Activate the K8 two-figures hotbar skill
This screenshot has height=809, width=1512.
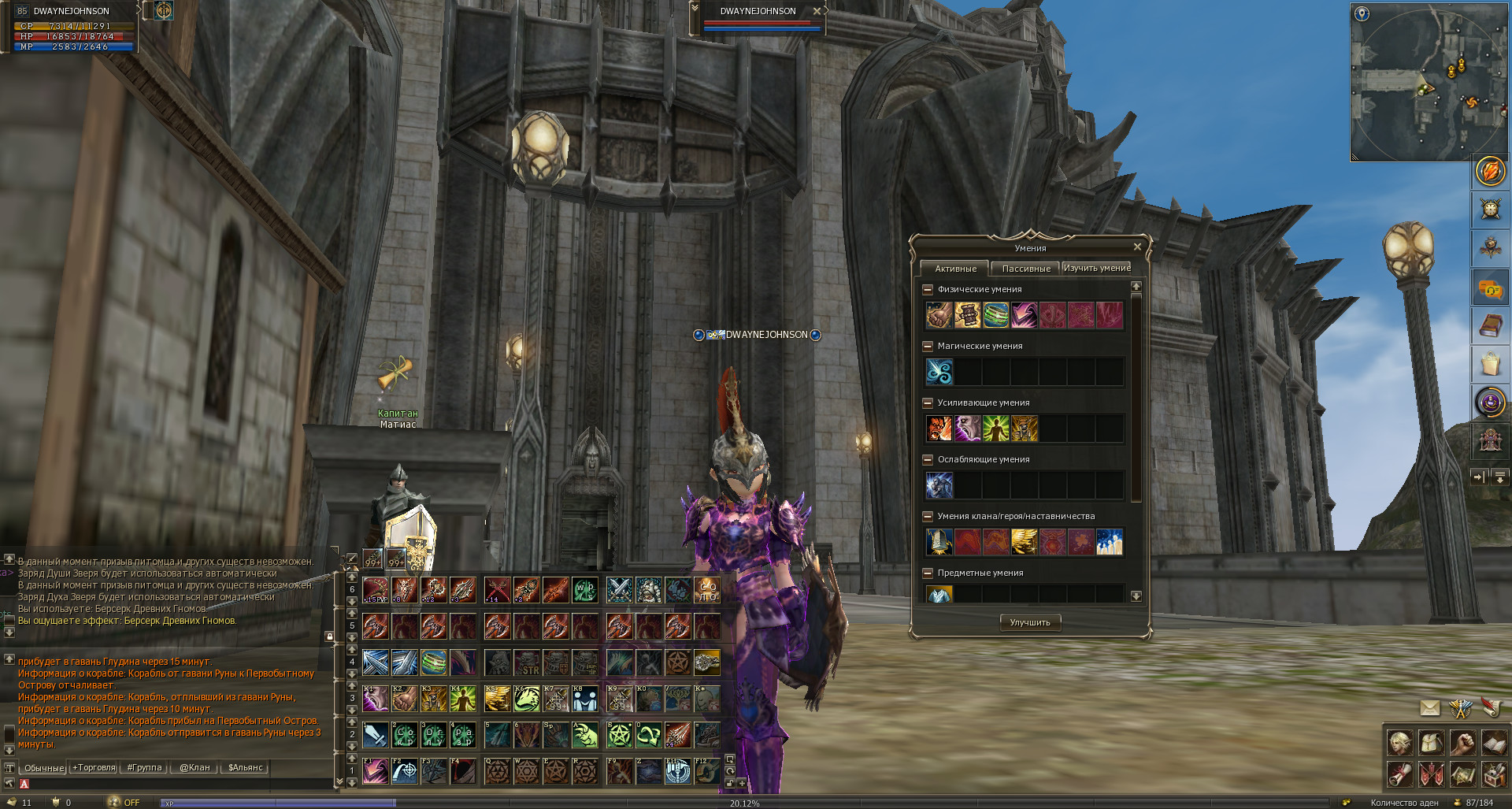tap(584, 699)
